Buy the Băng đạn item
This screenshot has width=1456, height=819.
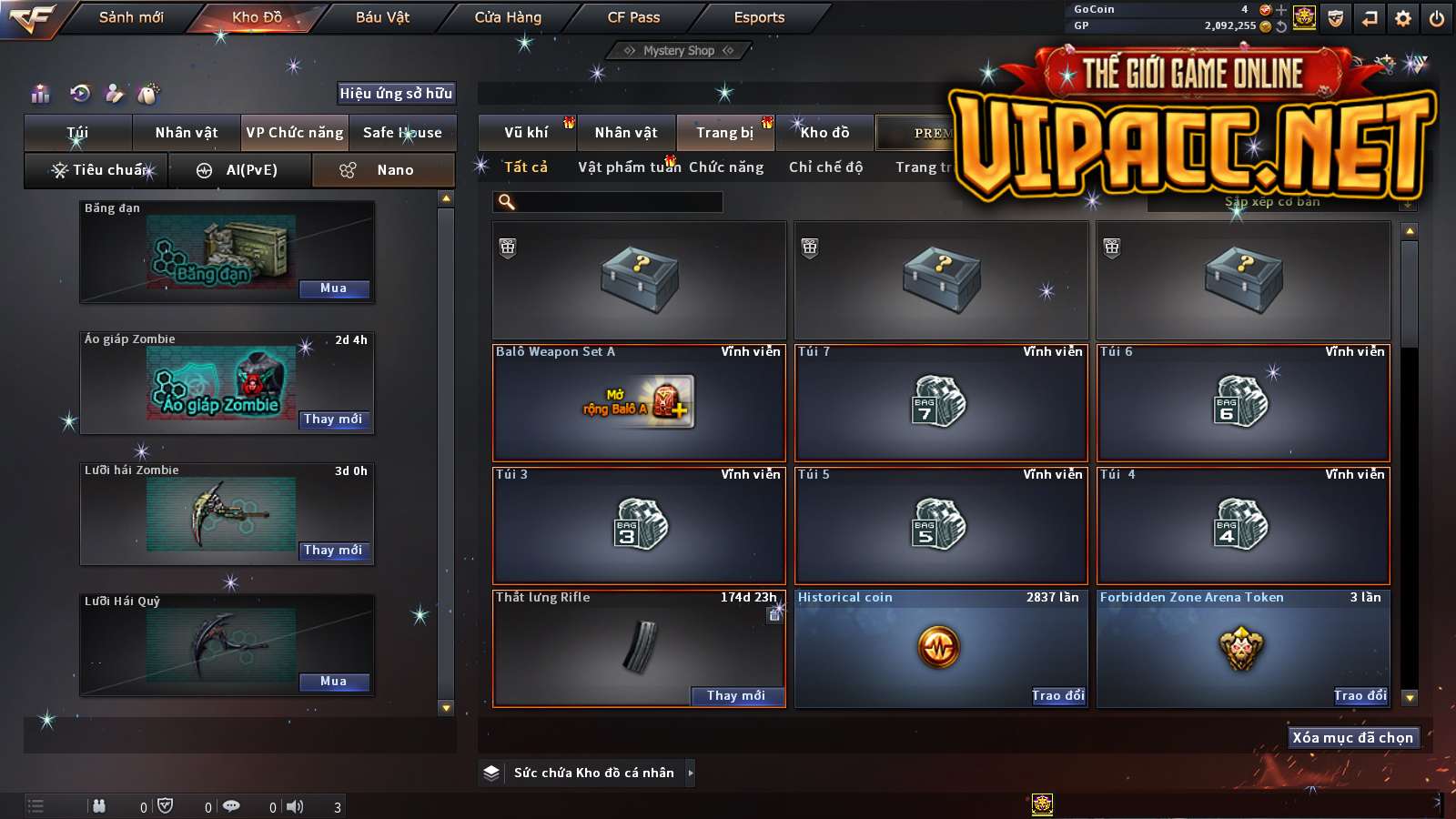pyautogui.click(x=334, y=288)
